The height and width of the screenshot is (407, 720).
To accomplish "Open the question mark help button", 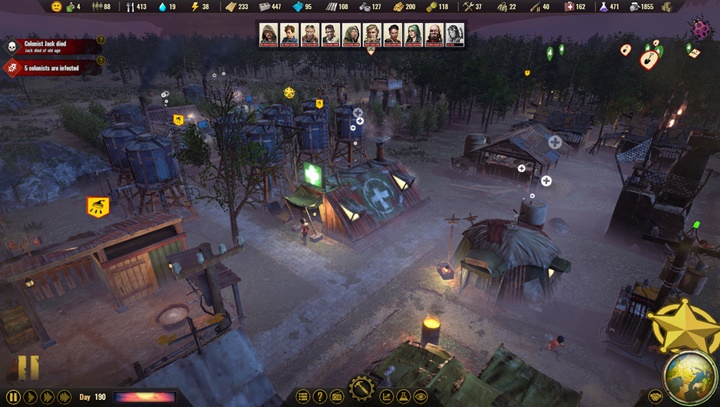I will [x=320, y=397].
